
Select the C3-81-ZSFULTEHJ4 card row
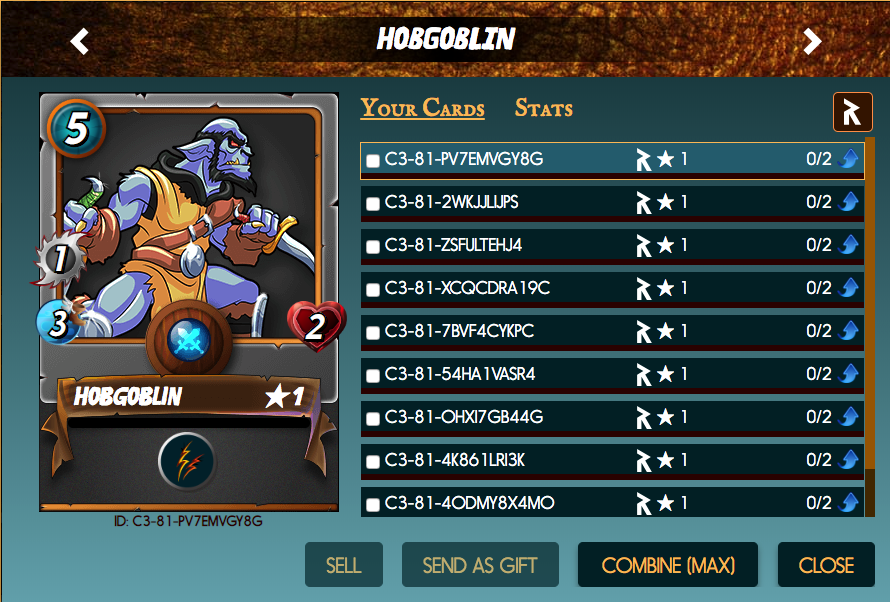(x=500, y=245)
